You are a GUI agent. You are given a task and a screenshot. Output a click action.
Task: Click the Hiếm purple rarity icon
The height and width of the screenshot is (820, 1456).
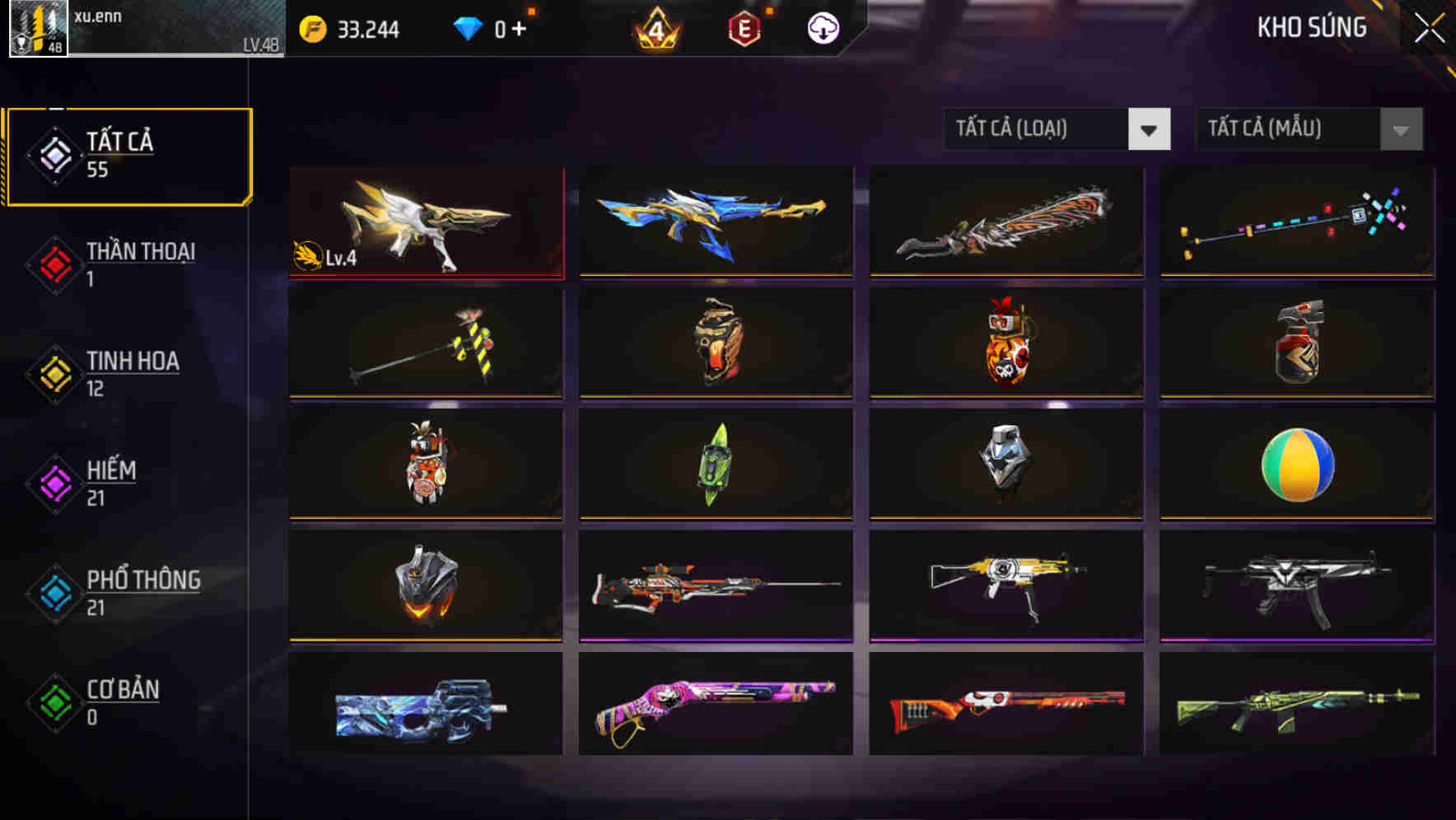pos(53,483)
